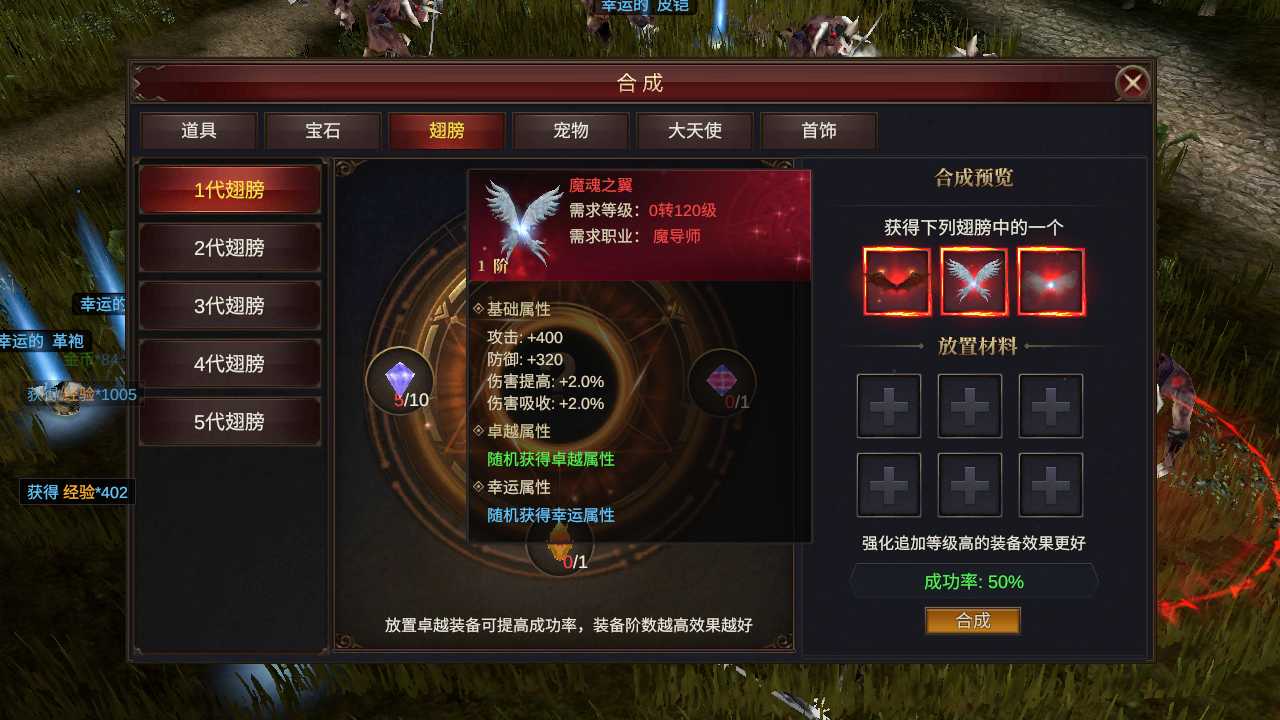Screen dimensions: 1280x720
Task: Select 5代翅膀 in the sidebar
Action: click(x=230, y=421)
